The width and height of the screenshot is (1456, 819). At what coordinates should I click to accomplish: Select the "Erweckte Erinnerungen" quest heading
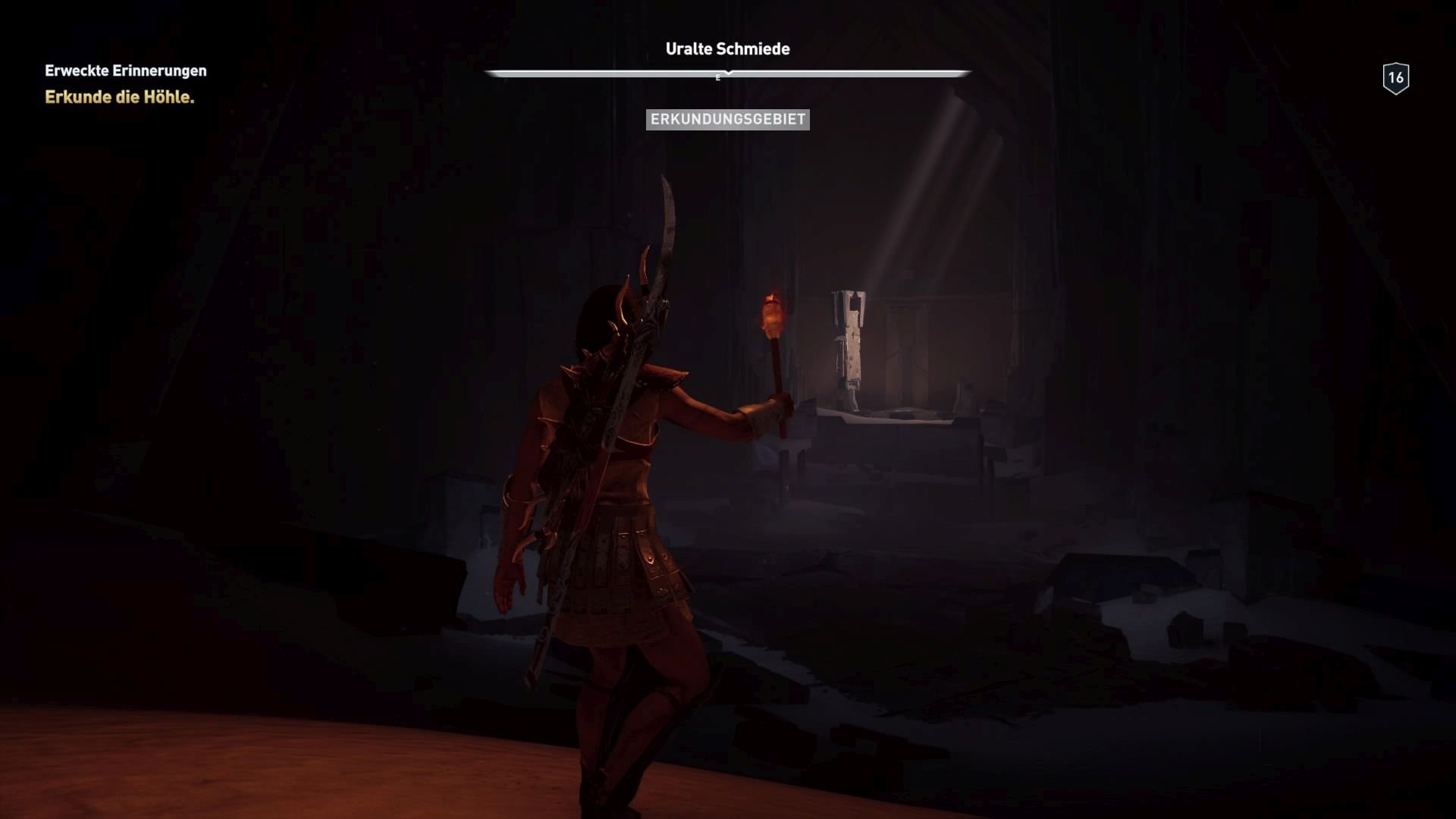pos(124,71)
